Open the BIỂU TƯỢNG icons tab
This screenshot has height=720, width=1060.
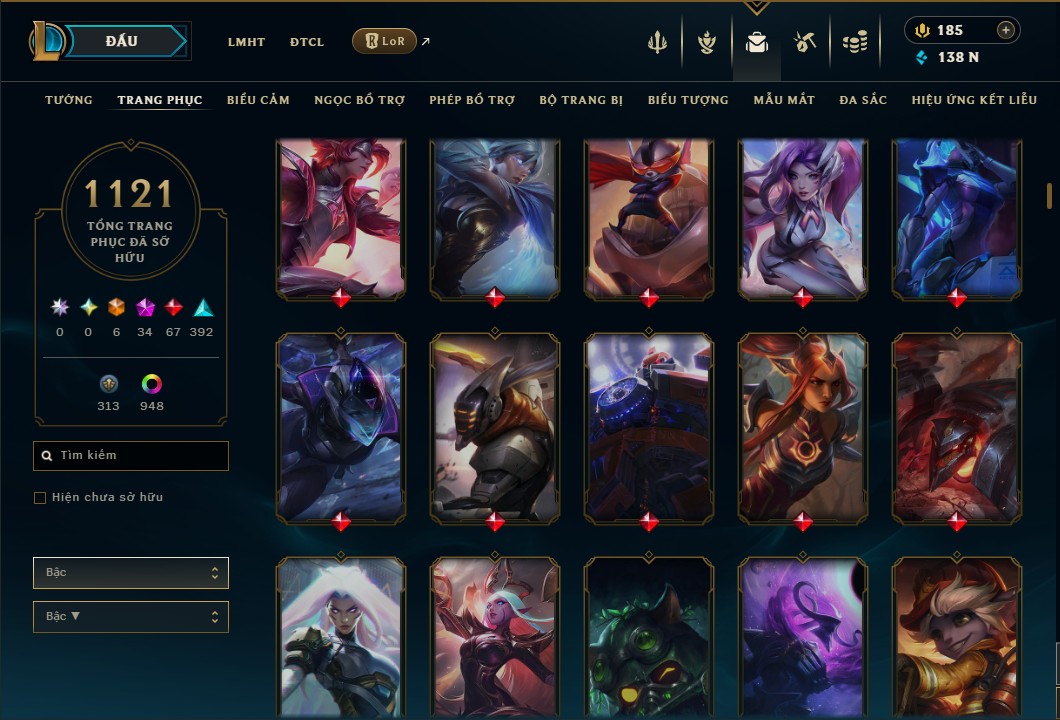688,100
